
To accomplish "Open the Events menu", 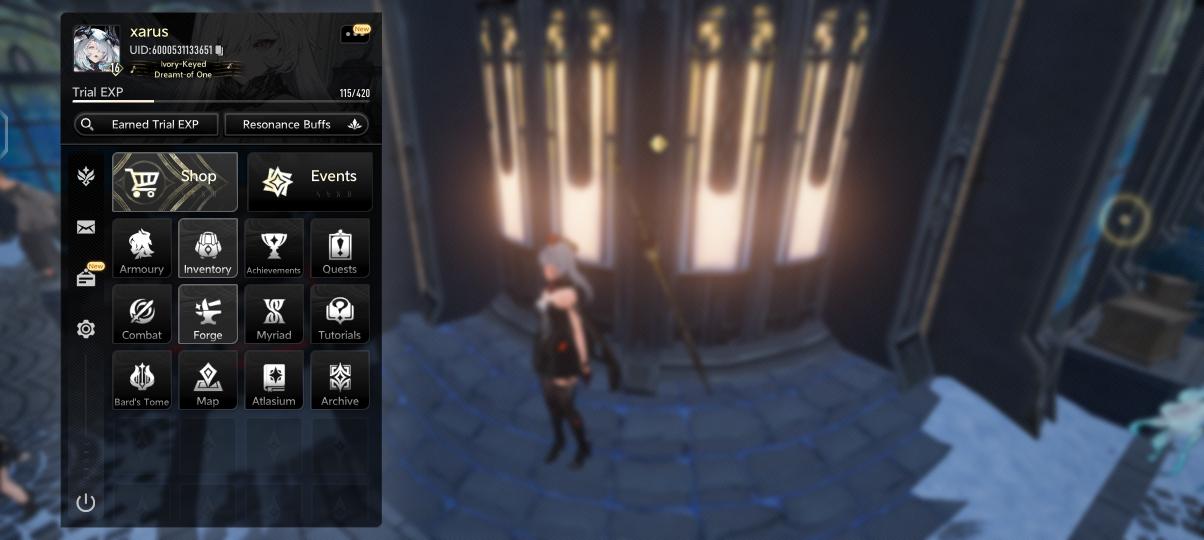I will click(309, 181).
